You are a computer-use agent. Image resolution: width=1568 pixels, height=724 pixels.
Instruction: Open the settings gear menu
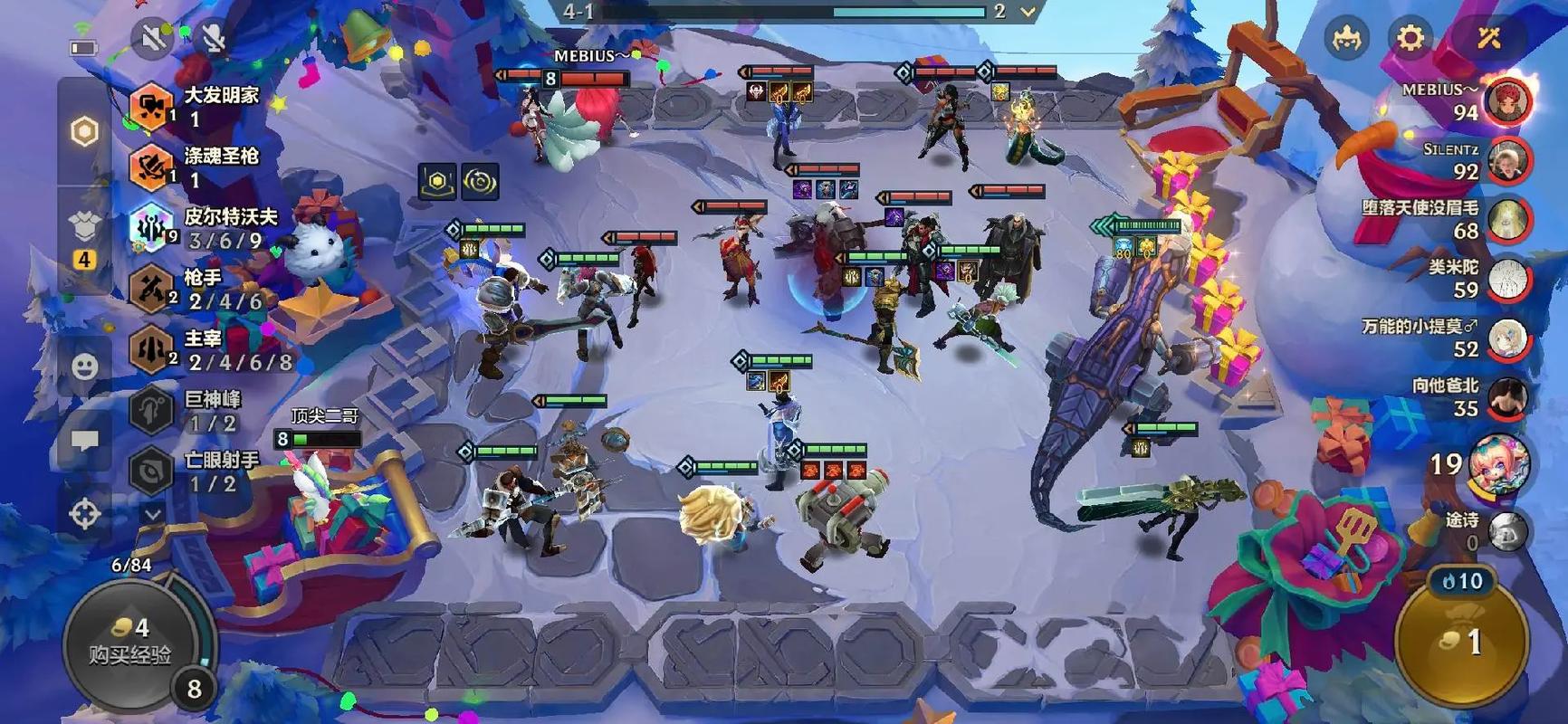tap(1410, 38)
